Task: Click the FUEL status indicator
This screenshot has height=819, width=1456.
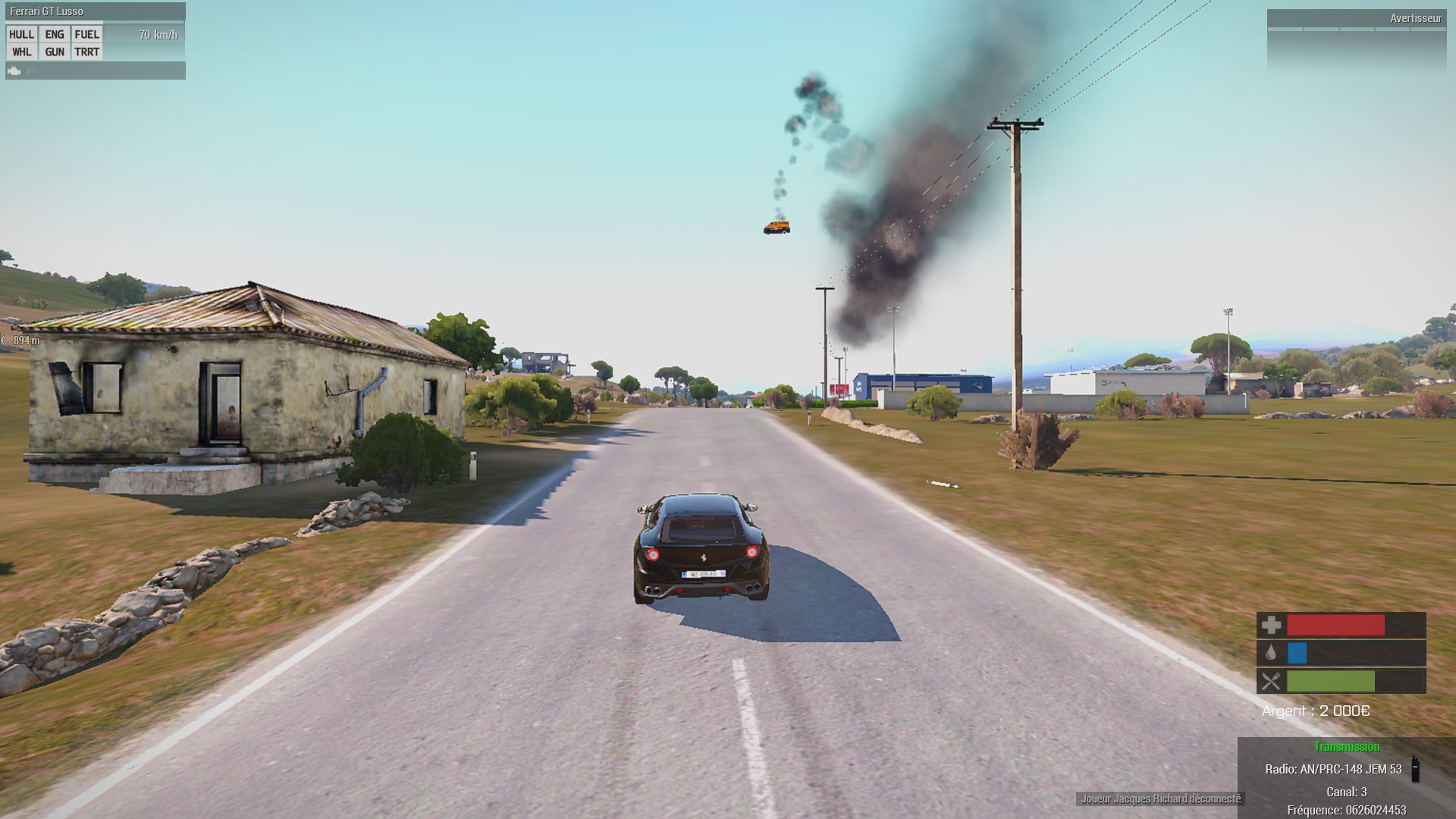Action: 87,34
